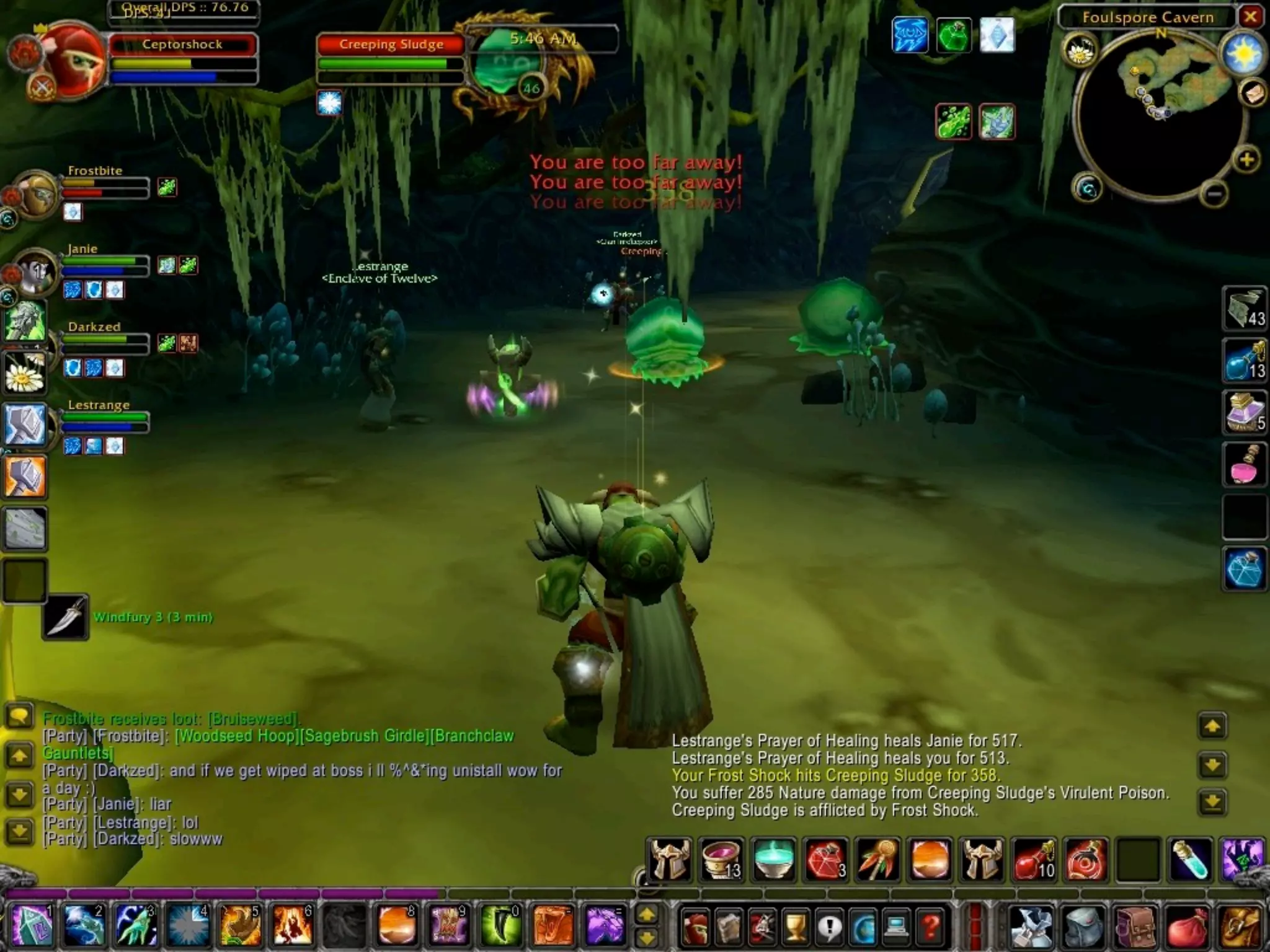Screen dimensions: 1270x952
Task: Use the red healing potion stack of 10
Action: tap(1033, 860)
